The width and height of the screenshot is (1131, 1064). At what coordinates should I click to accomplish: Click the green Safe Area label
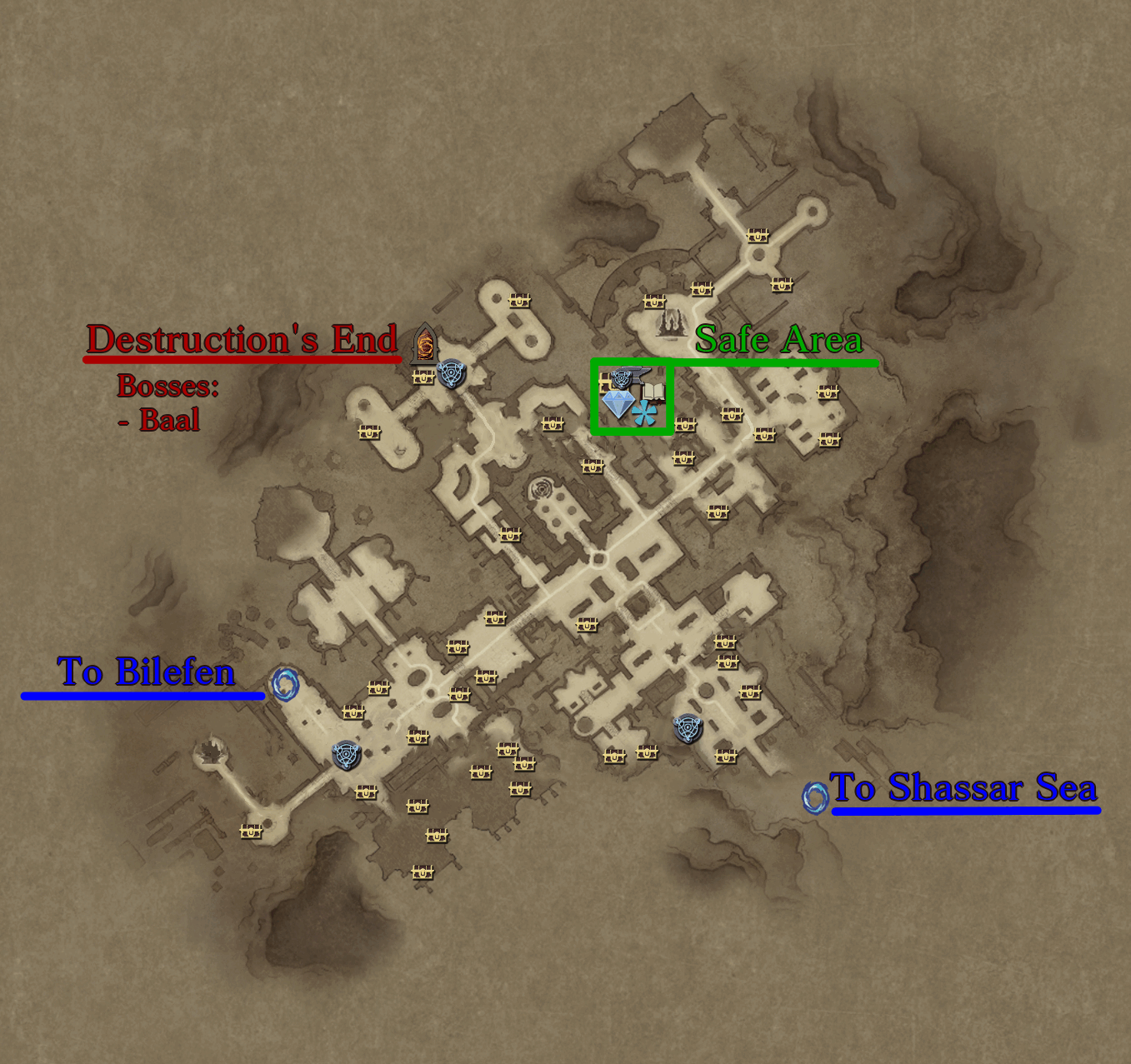[778, 339]
